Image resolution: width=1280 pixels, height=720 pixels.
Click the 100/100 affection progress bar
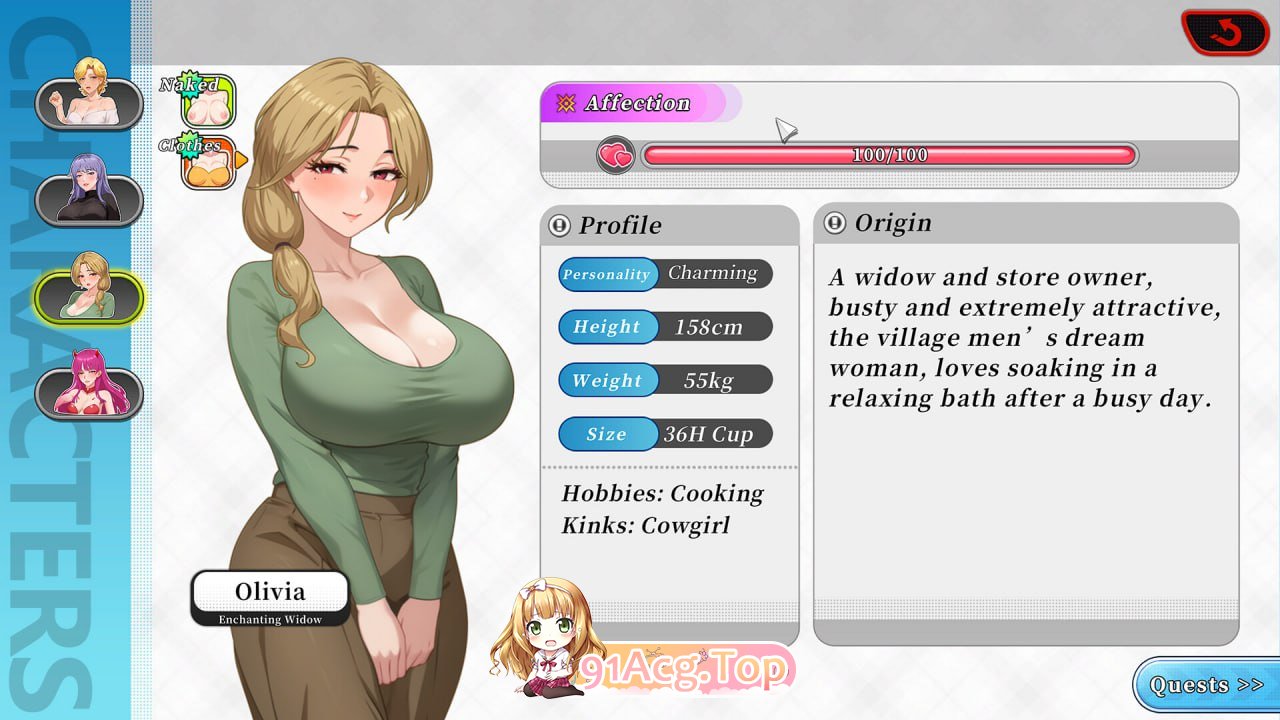(x=888, y=156)
